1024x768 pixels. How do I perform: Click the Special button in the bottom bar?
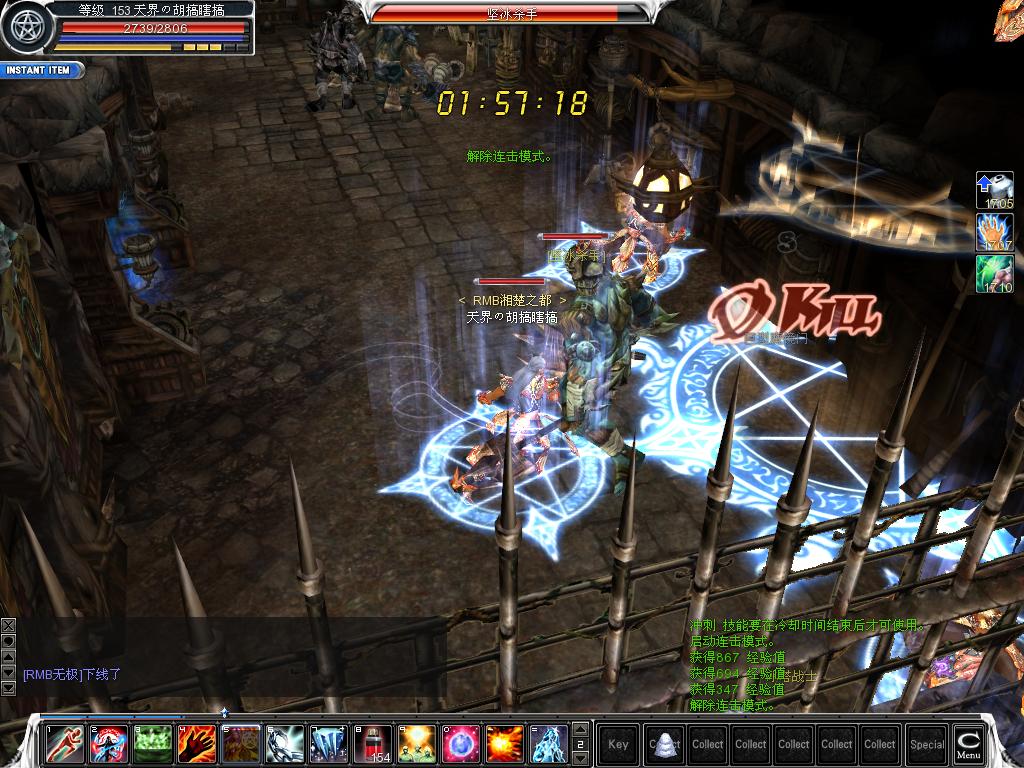coord(927,743)
